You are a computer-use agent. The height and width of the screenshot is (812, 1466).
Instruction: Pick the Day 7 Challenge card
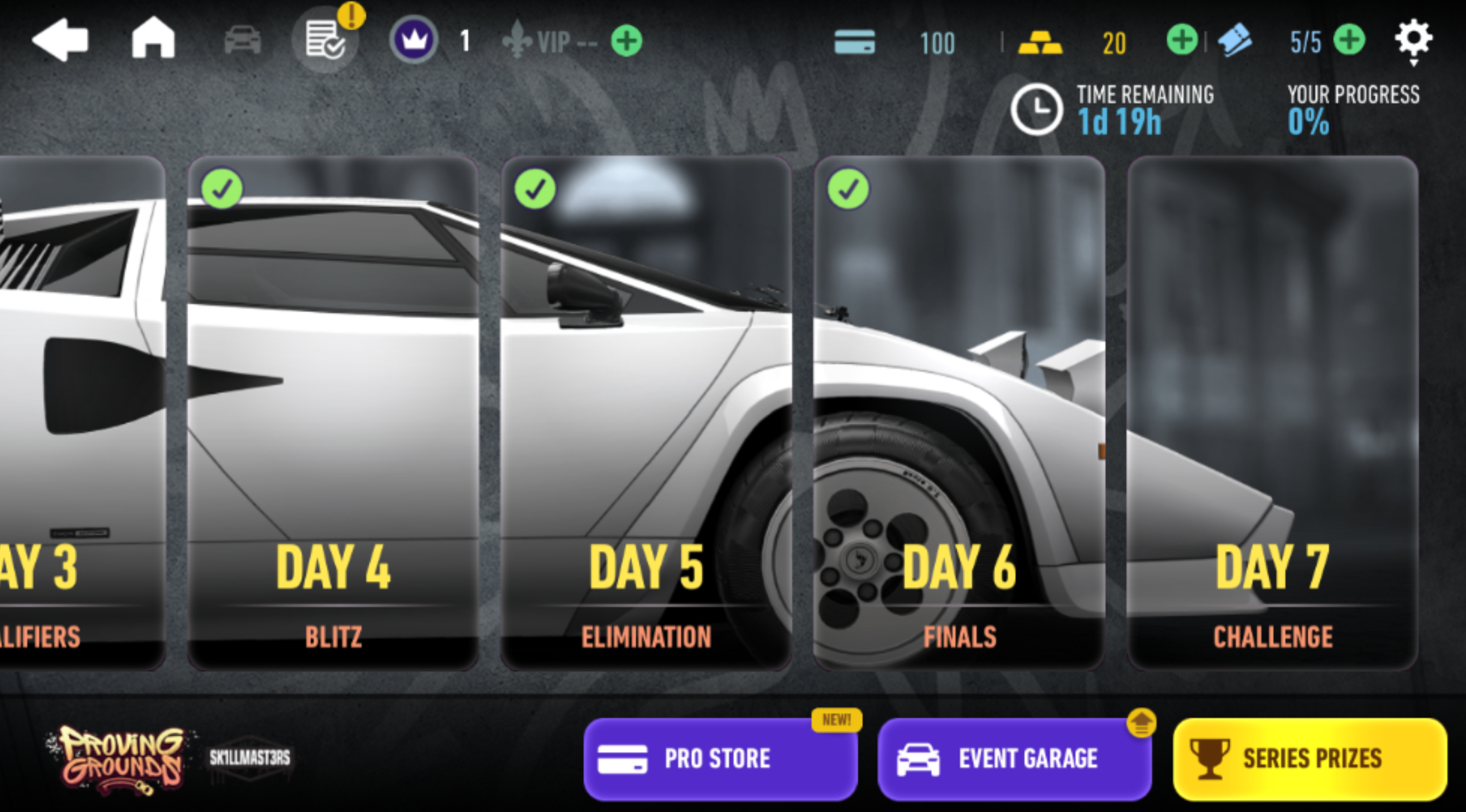point(1272,413)
